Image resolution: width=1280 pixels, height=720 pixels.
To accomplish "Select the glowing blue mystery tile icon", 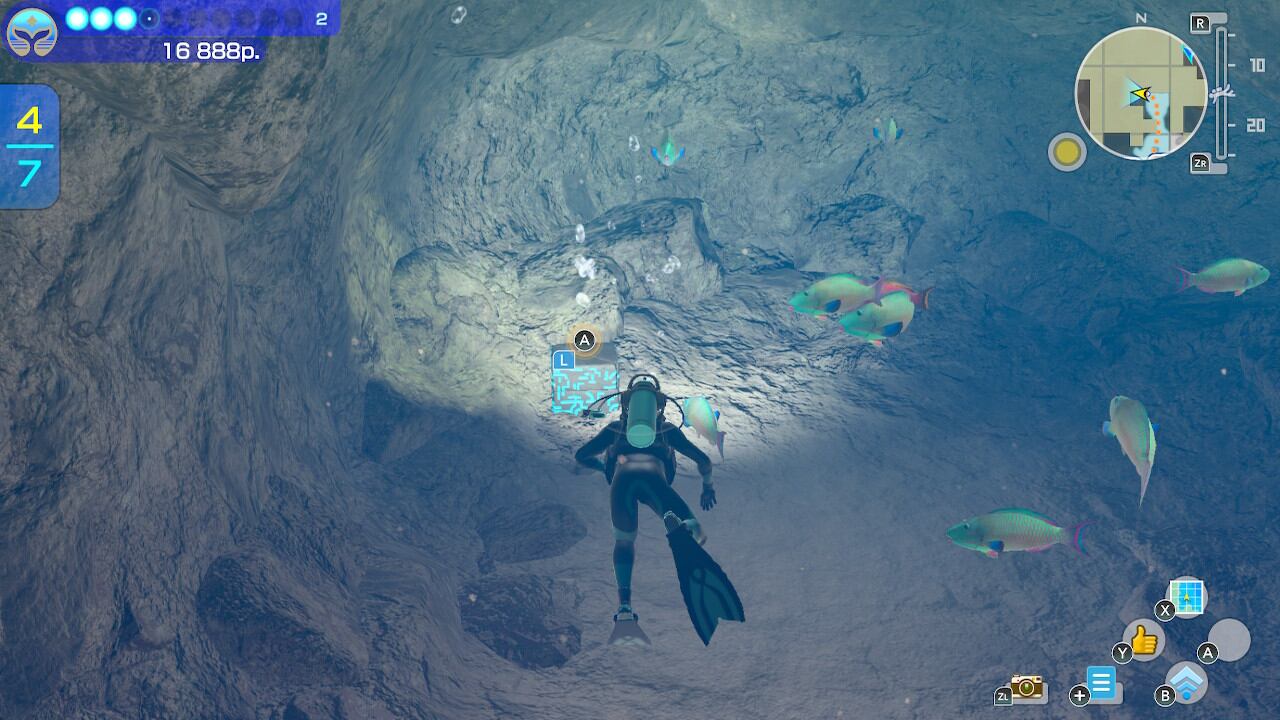I will (585, 386).
